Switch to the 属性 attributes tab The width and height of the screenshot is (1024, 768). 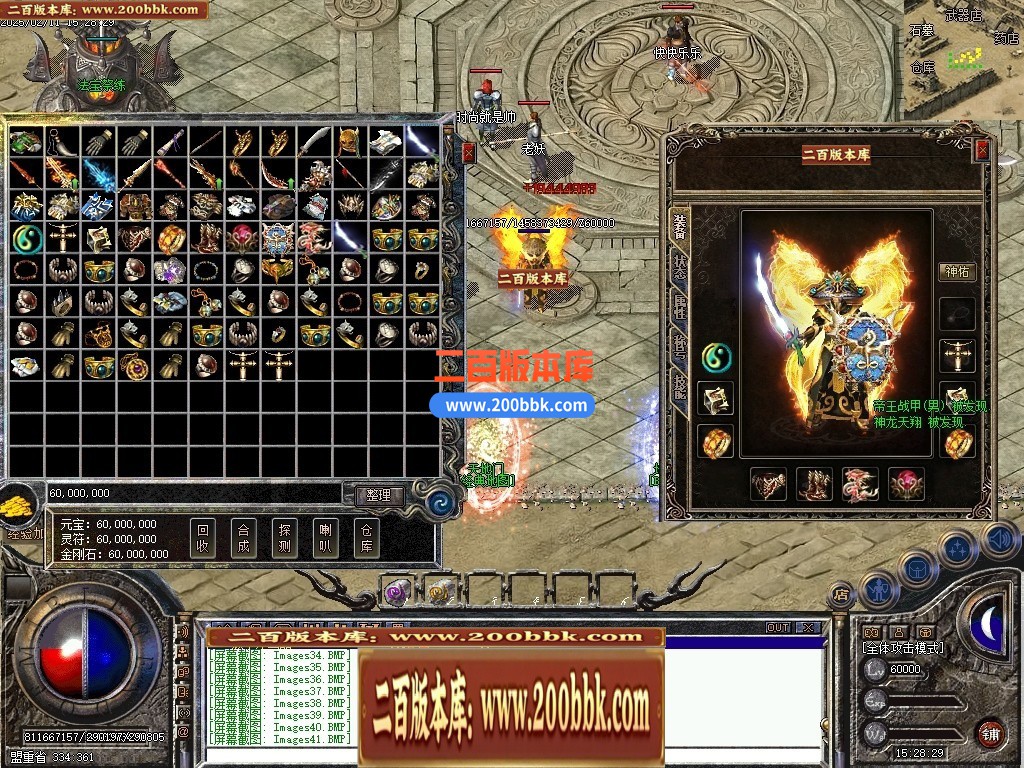click(680, 306)
